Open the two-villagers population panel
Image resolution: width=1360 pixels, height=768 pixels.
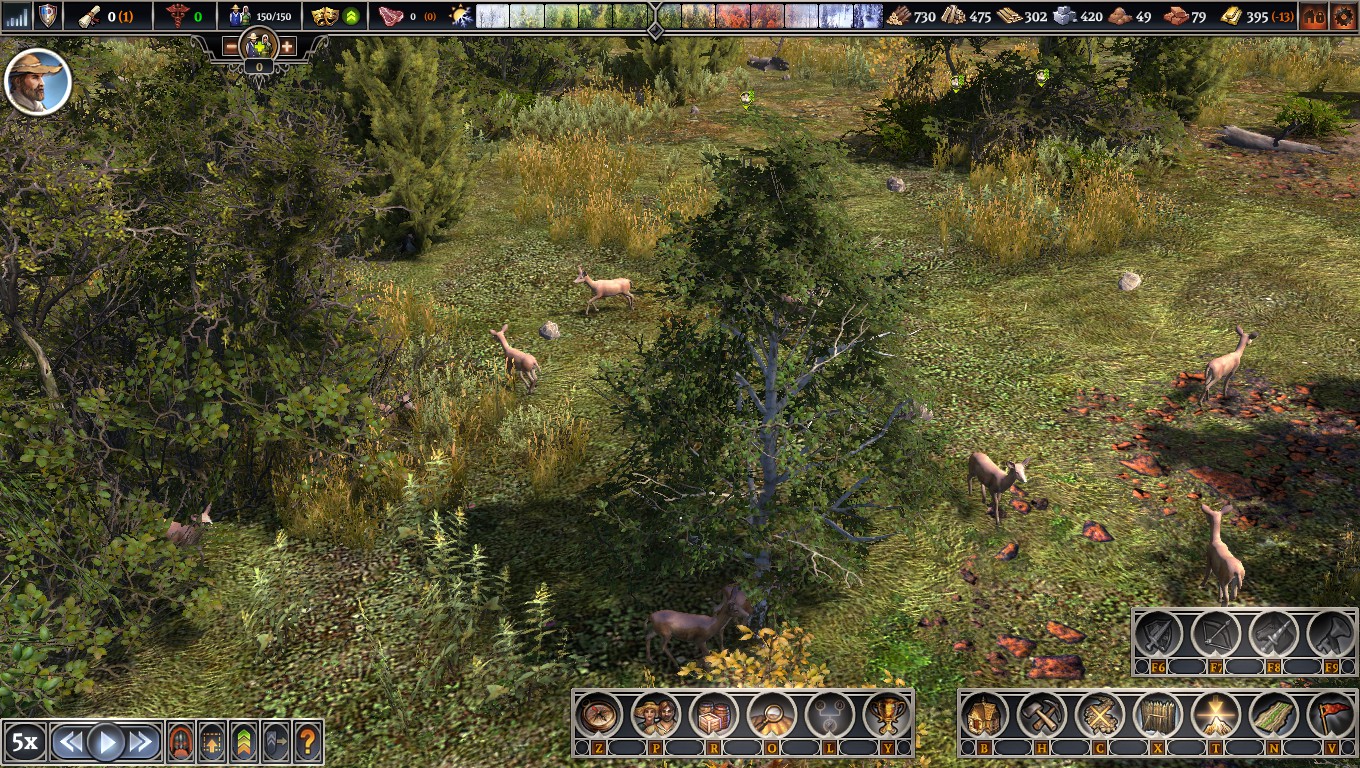(656, 715)
